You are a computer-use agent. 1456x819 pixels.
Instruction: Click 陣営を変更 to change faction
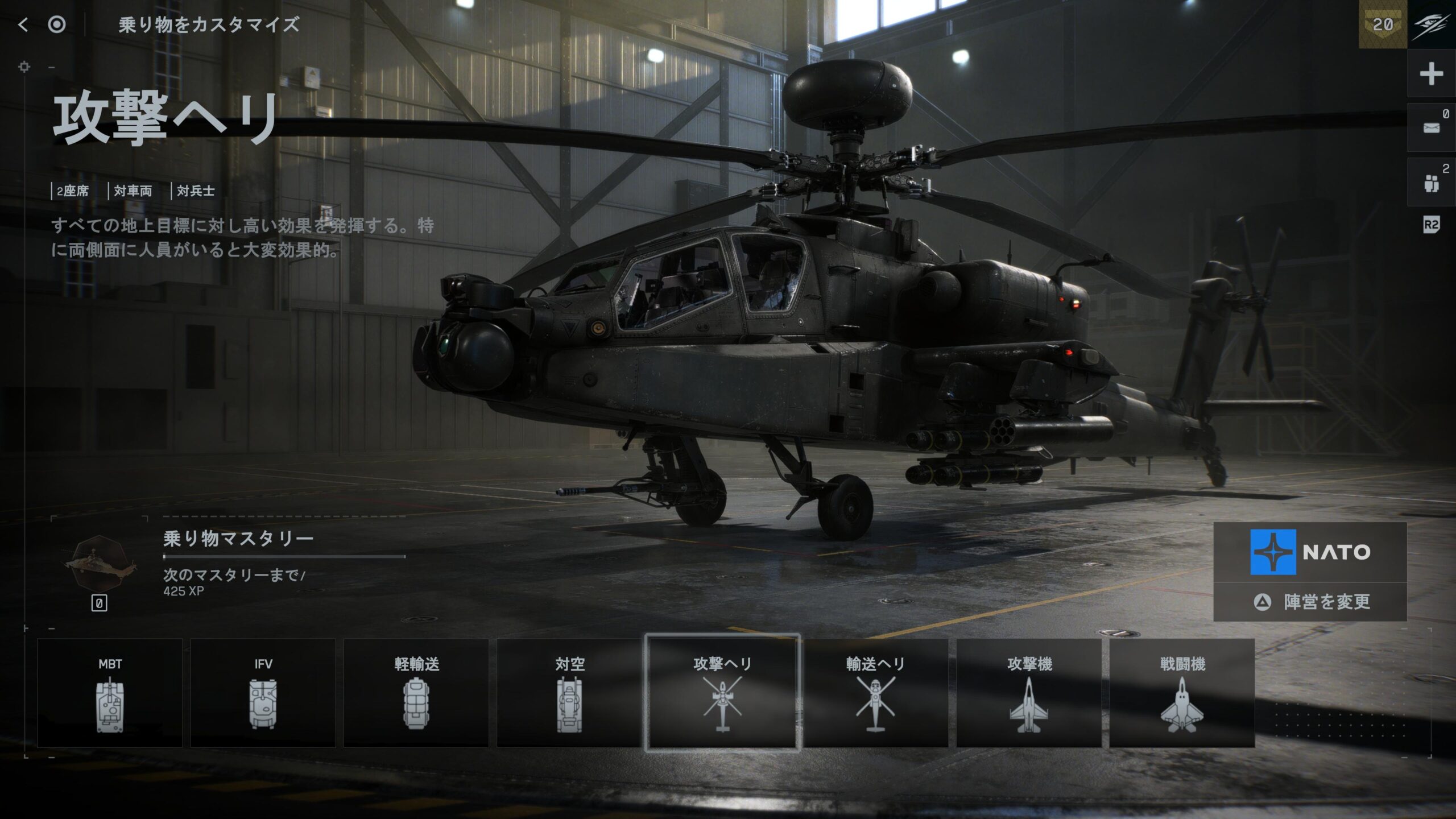click(1310, 602)
